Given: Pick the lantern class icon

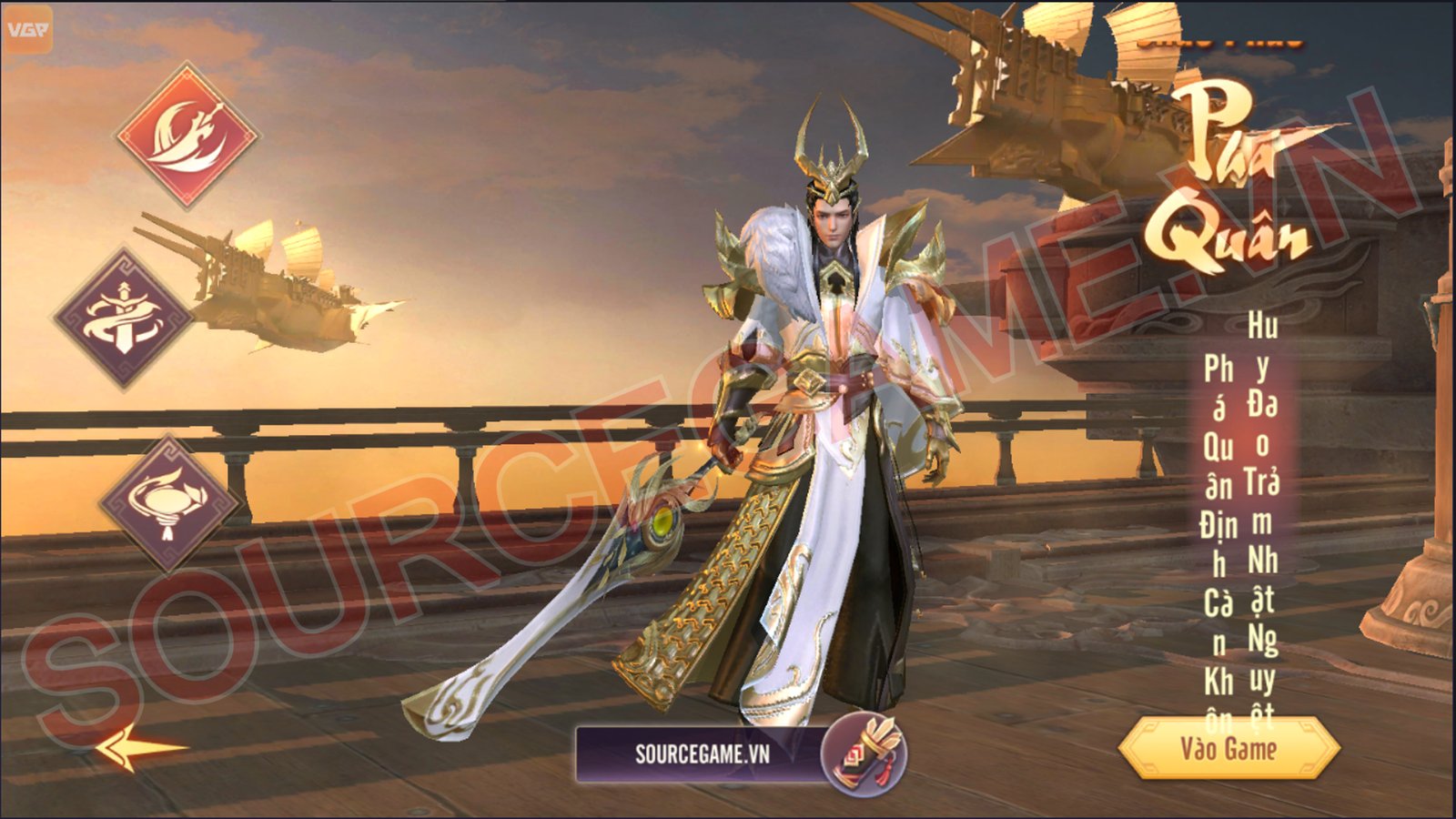Looking at the screenshot, I should tap(167, 503).
